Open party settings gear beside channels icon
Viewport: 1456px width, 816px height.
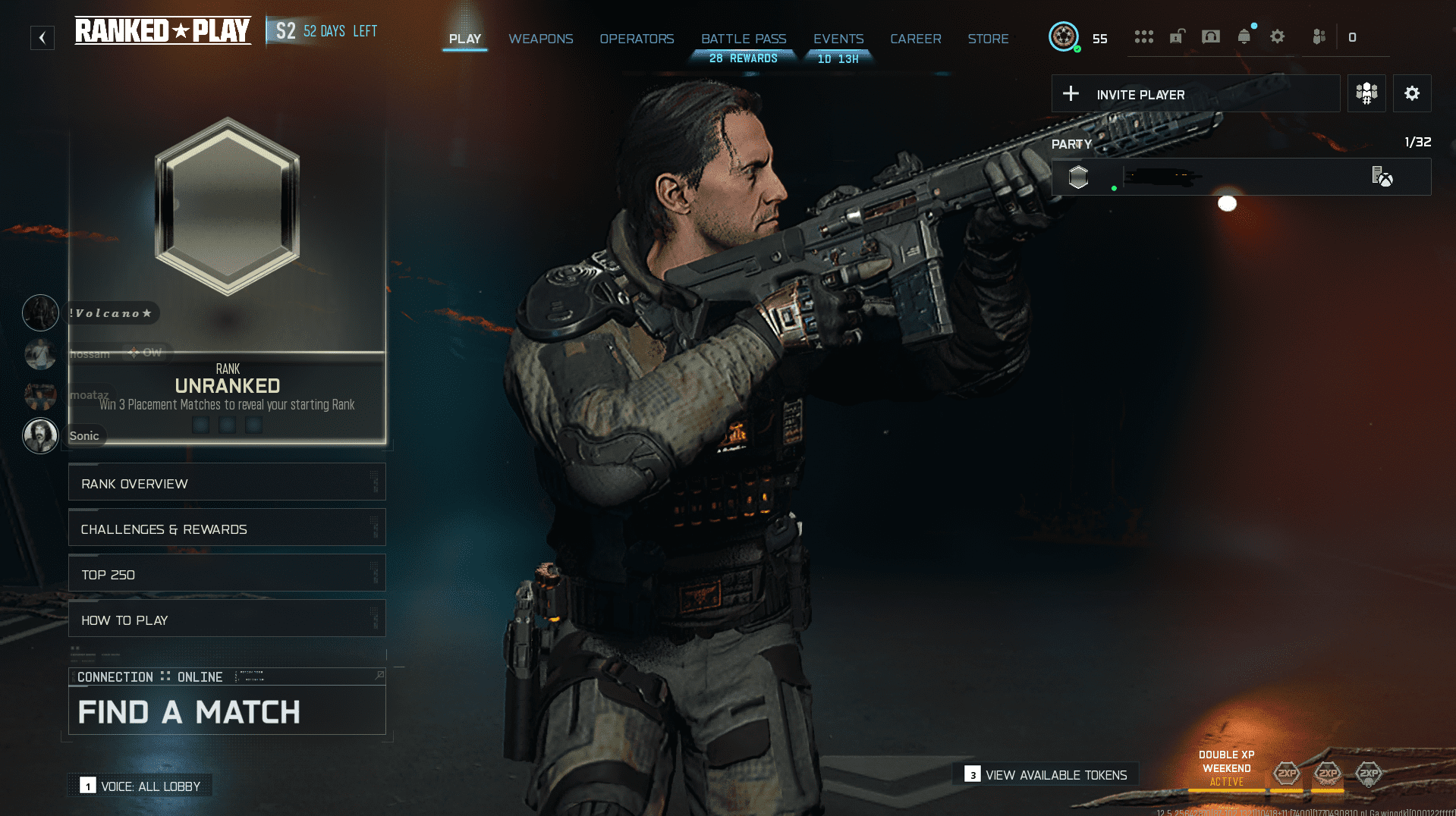(x=1411, y=93)
